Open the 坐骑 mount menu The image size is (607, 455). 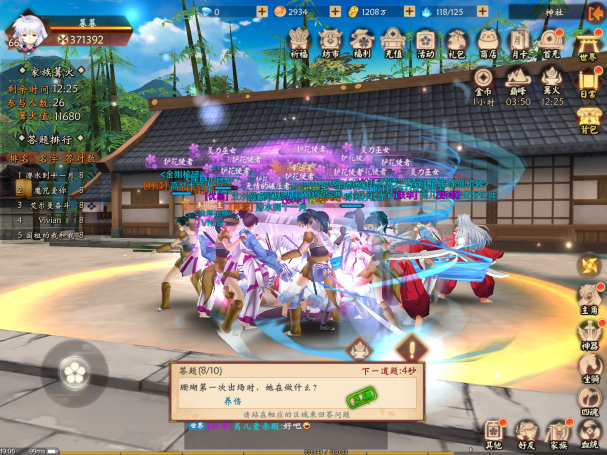coord(588,366)
